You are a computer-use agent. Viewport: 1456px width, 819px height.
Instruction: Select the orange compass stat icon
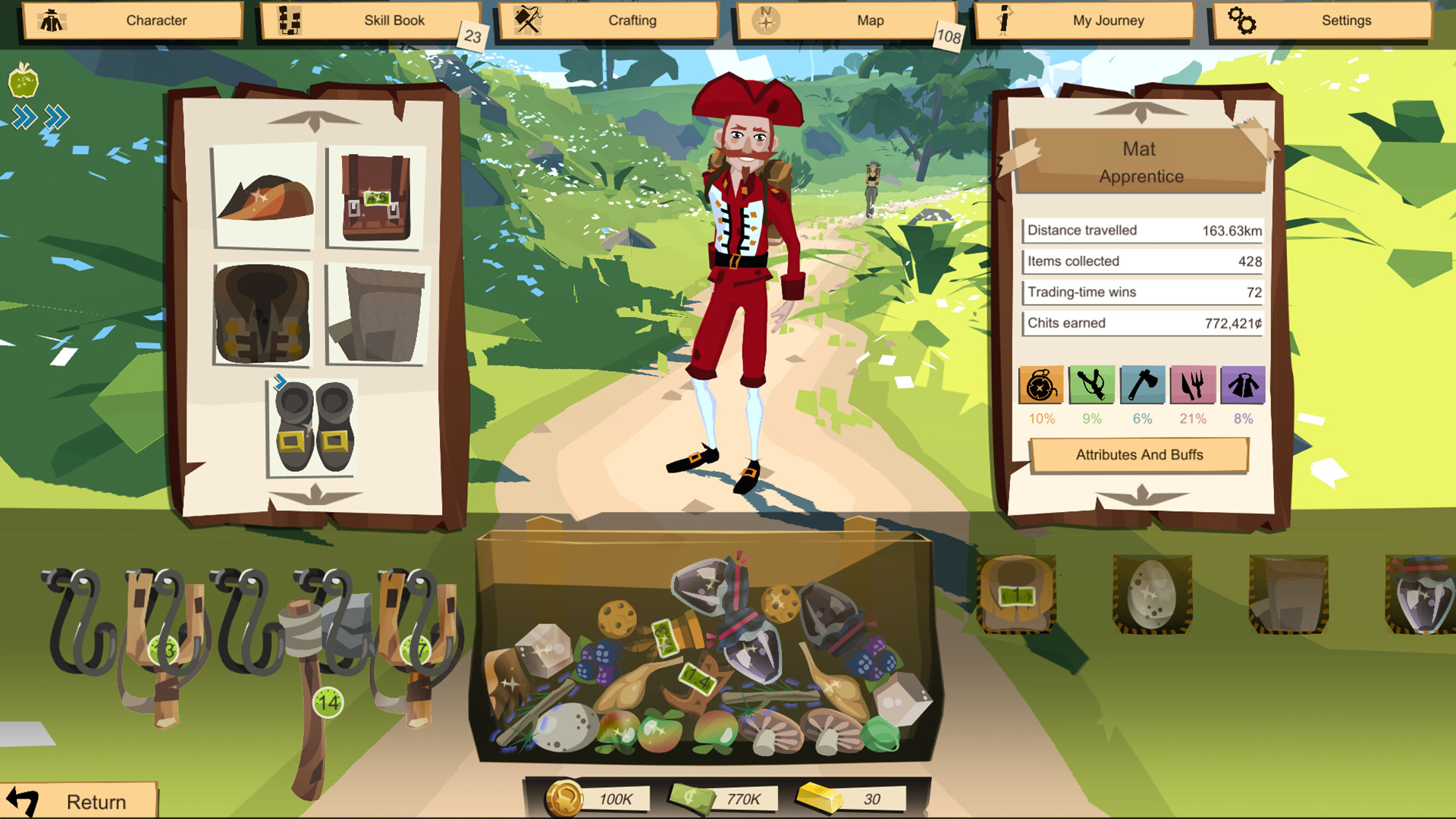point(1041,385)
